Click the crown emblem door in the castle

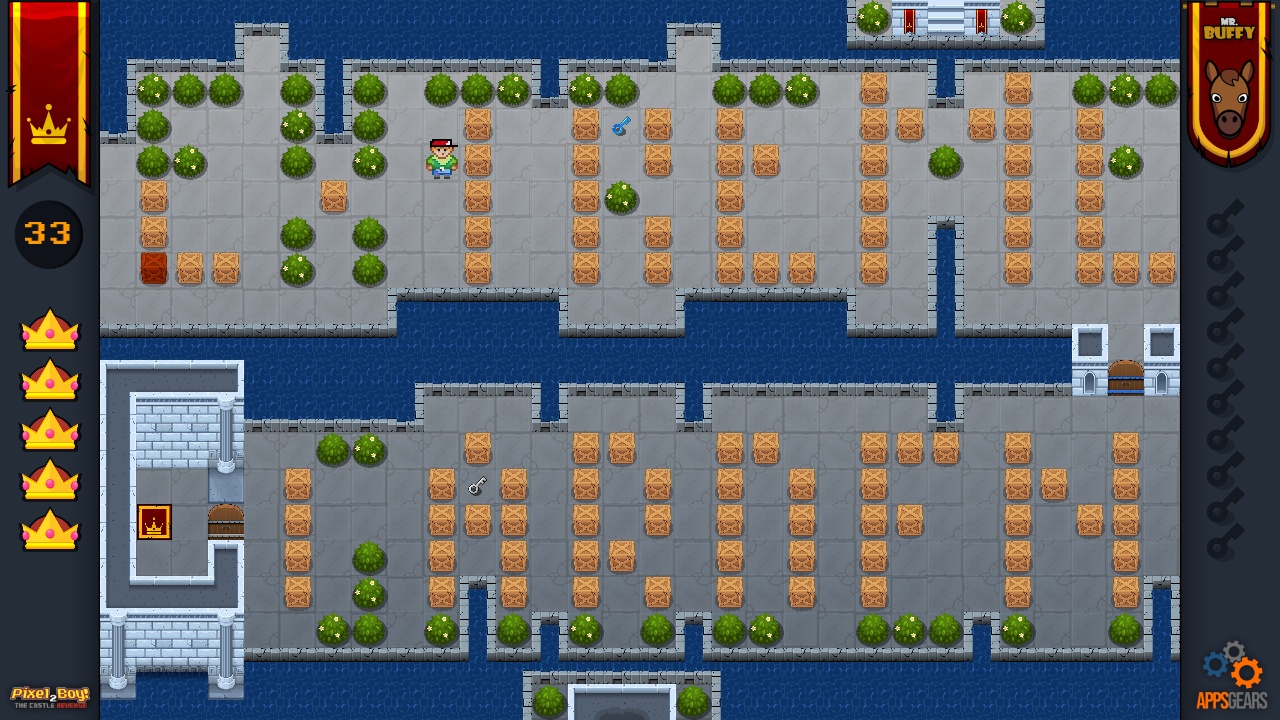154,521
